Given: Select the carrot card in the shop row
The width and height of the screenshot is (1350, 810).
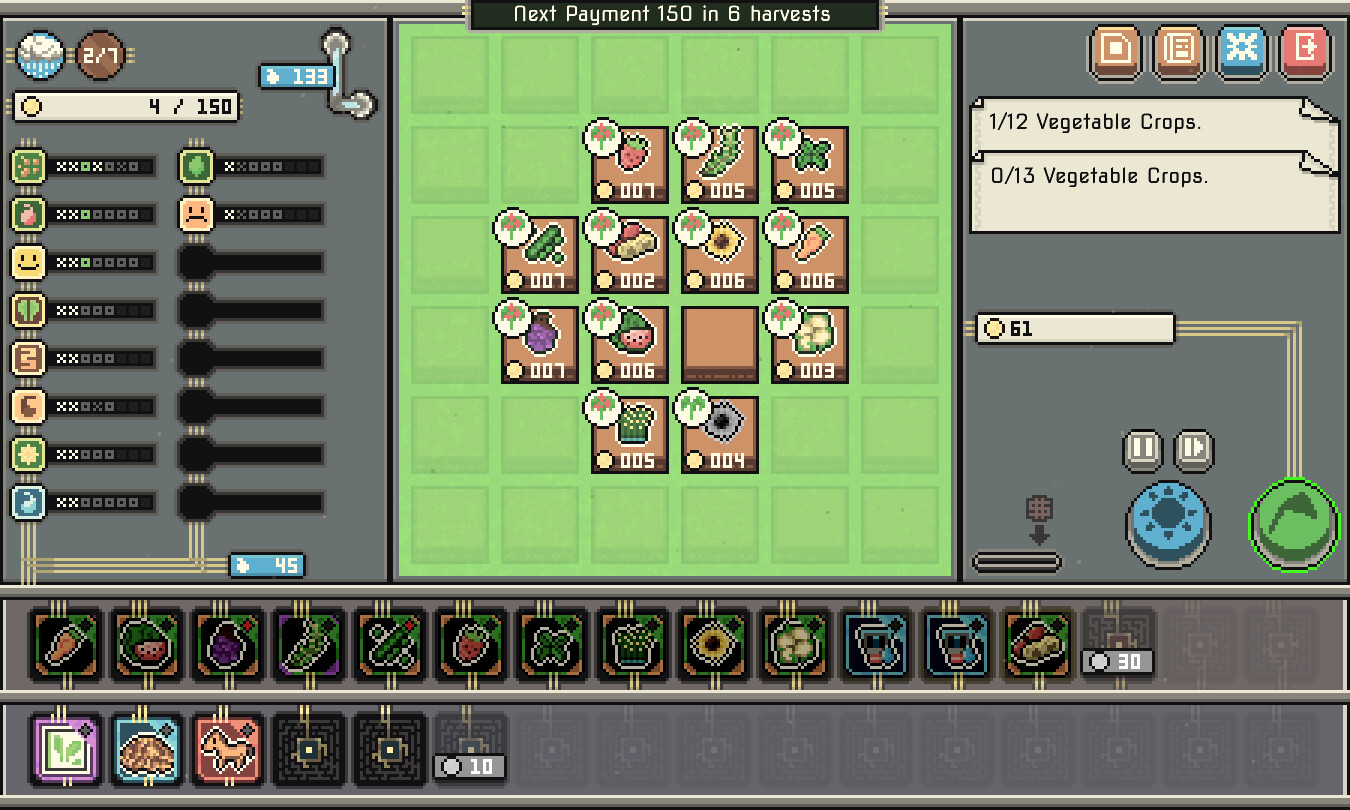Looking at the screenshot, I should click(x=66, y=647).
